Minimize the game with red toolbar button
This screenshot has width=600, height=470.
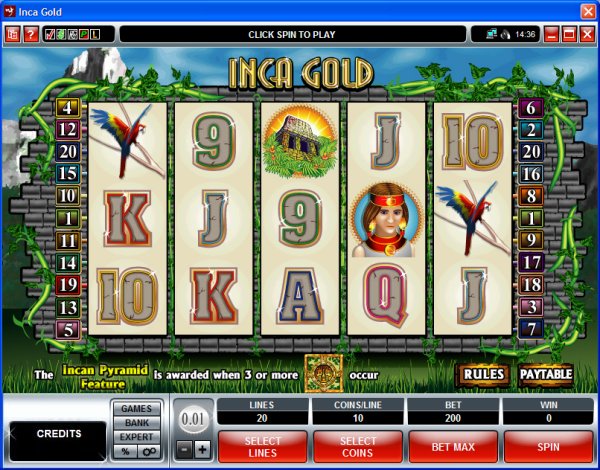550,34
